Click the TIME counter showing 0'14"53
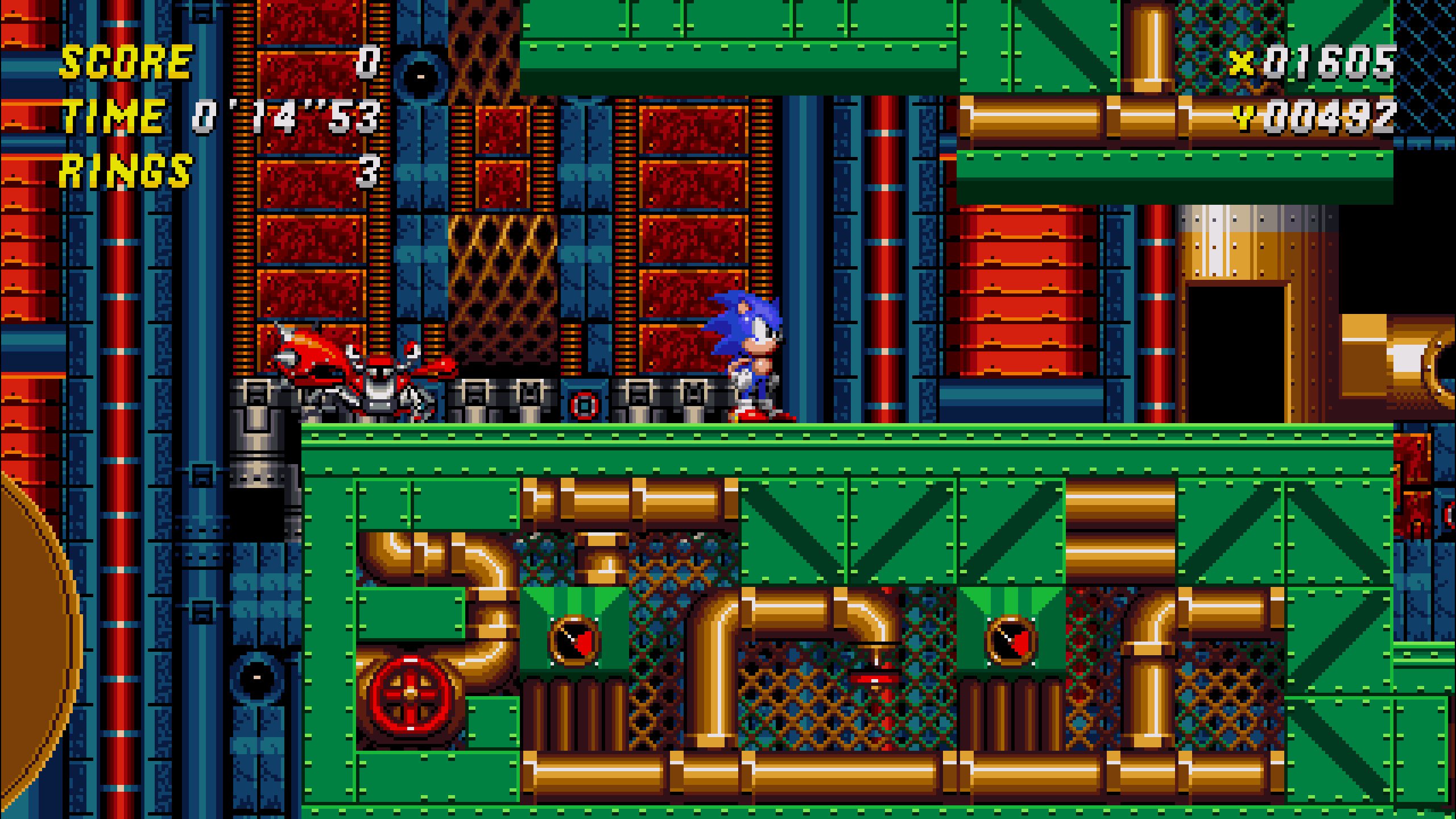The height and width of the screenshot is (819, 1456). [x=284, y=117]
